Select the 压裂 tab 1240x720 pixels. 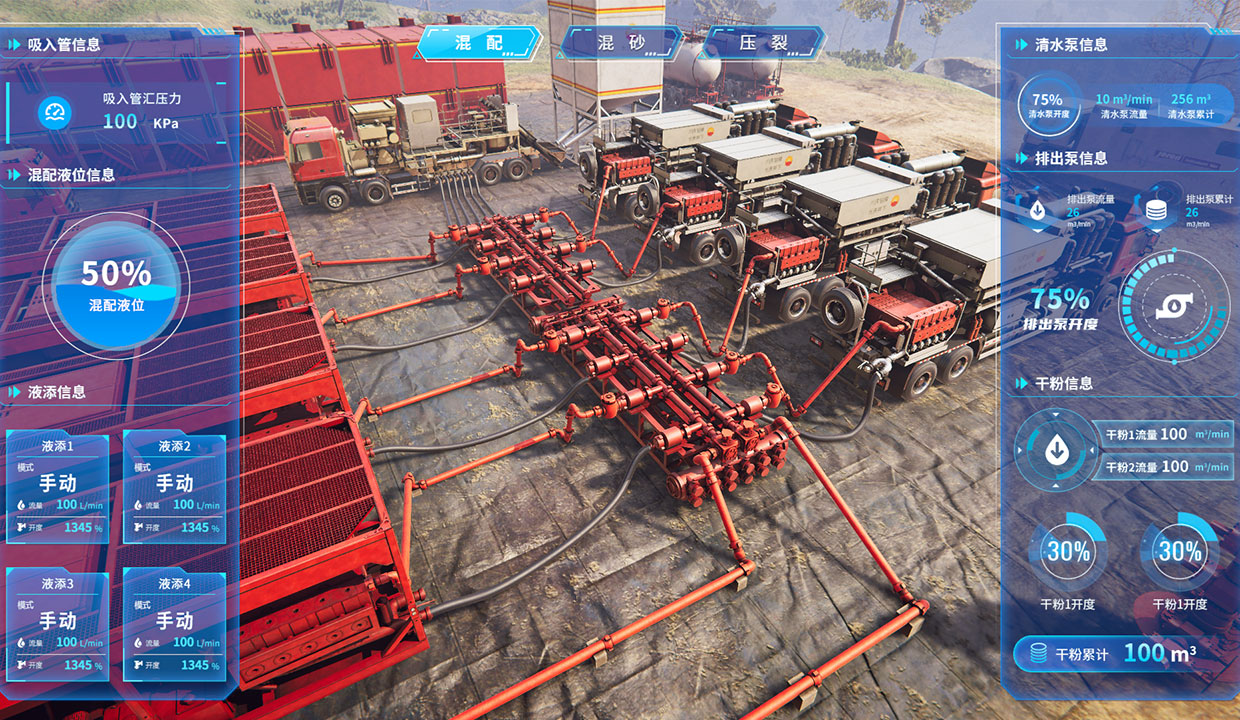[x=763, y=43]
